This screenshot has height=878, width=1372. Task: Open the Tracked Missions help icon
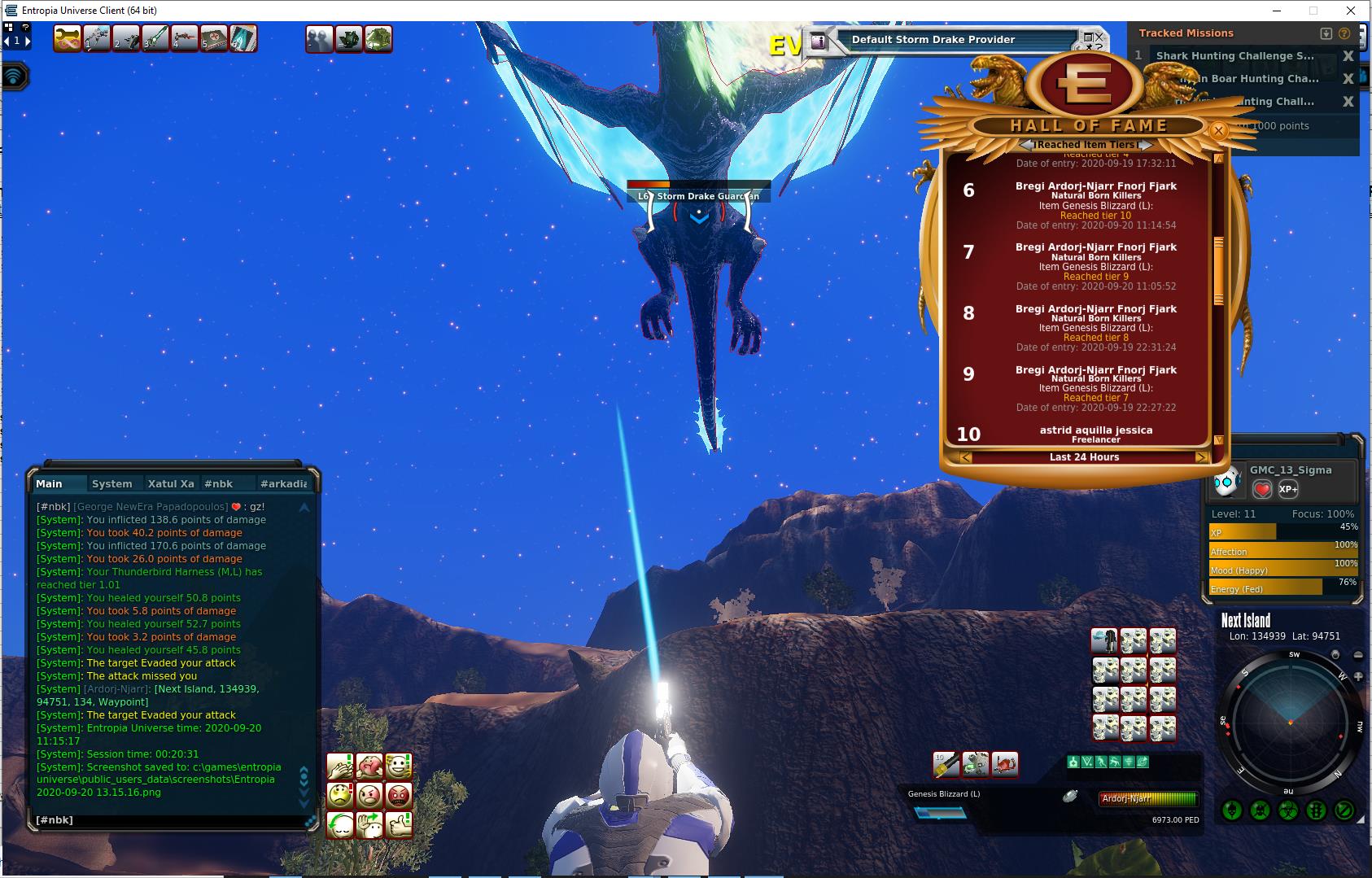[1344, 33]
